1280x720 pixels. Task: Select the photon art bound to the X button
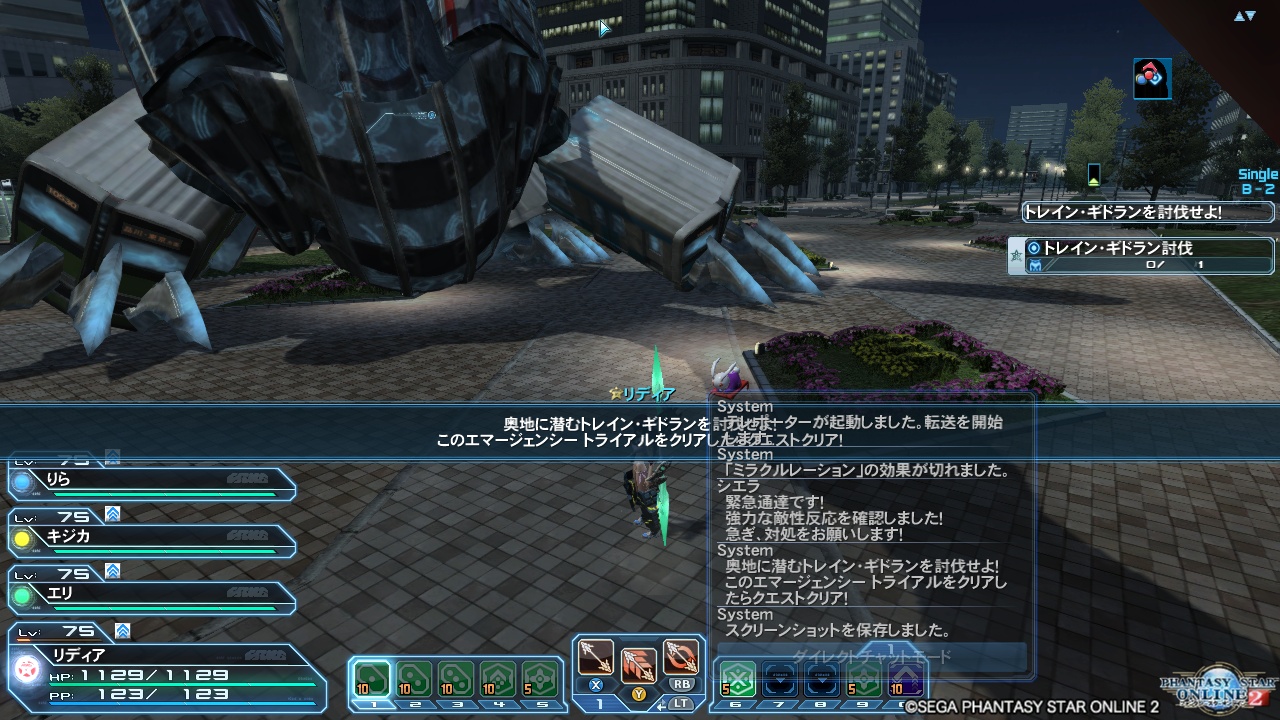(596, 657)
